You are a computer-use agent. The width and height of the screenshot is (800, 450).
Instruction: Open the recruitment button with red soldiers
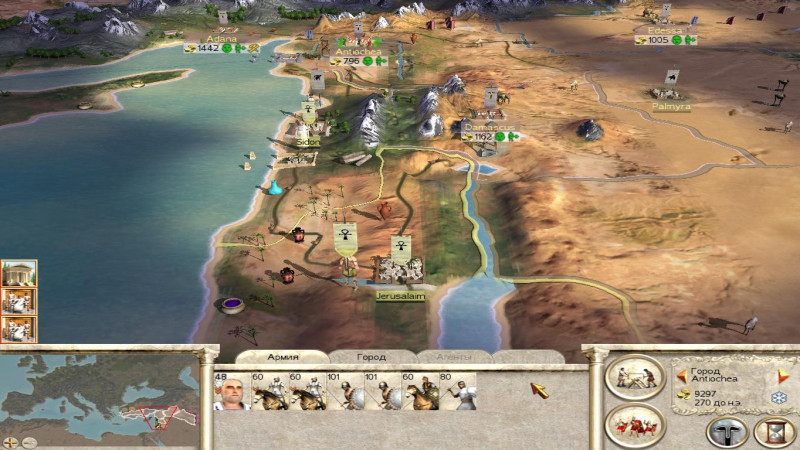[x=634, y=425]
